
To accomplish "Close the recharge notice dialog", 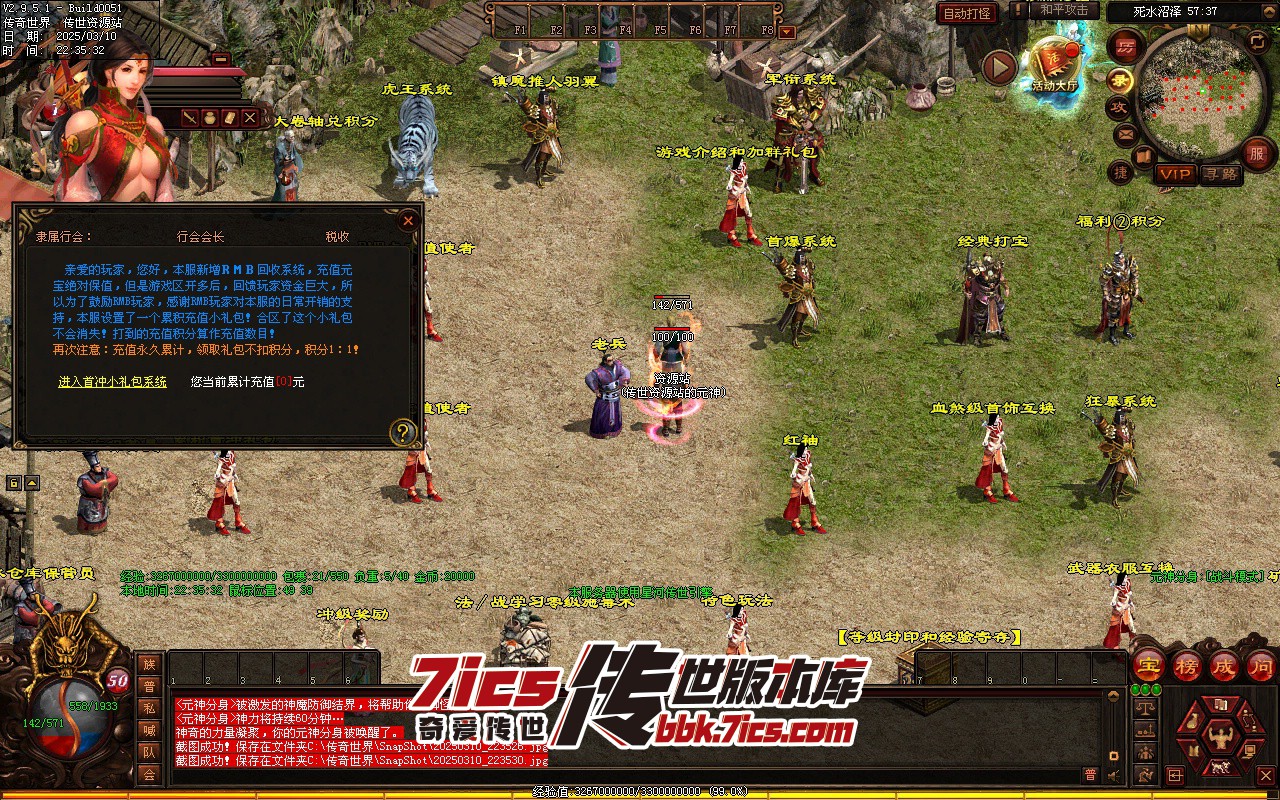I will [407, 220].
